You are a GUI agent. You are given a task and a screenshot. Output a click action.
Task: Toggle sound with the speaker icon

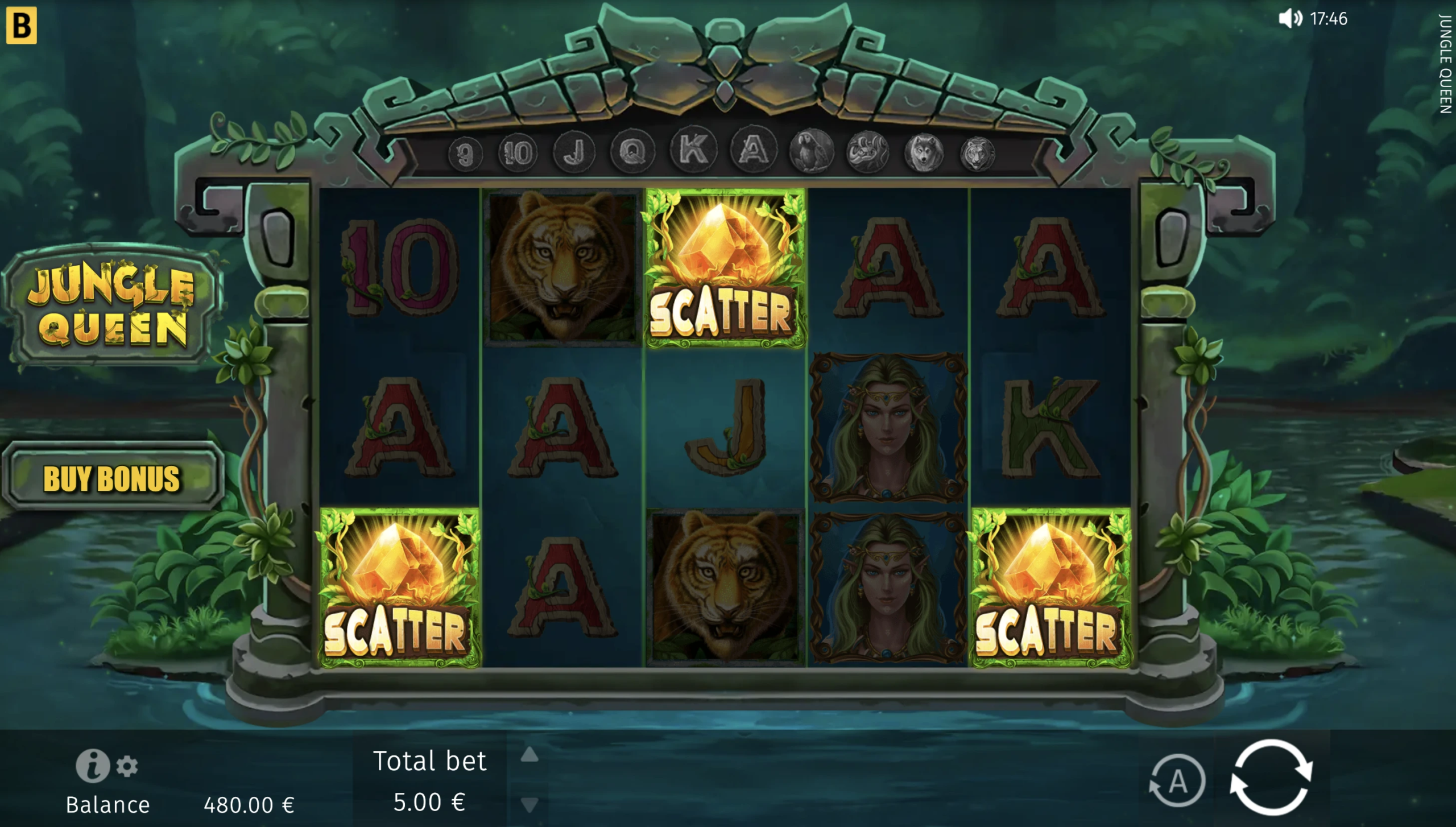click(1290, 19)
